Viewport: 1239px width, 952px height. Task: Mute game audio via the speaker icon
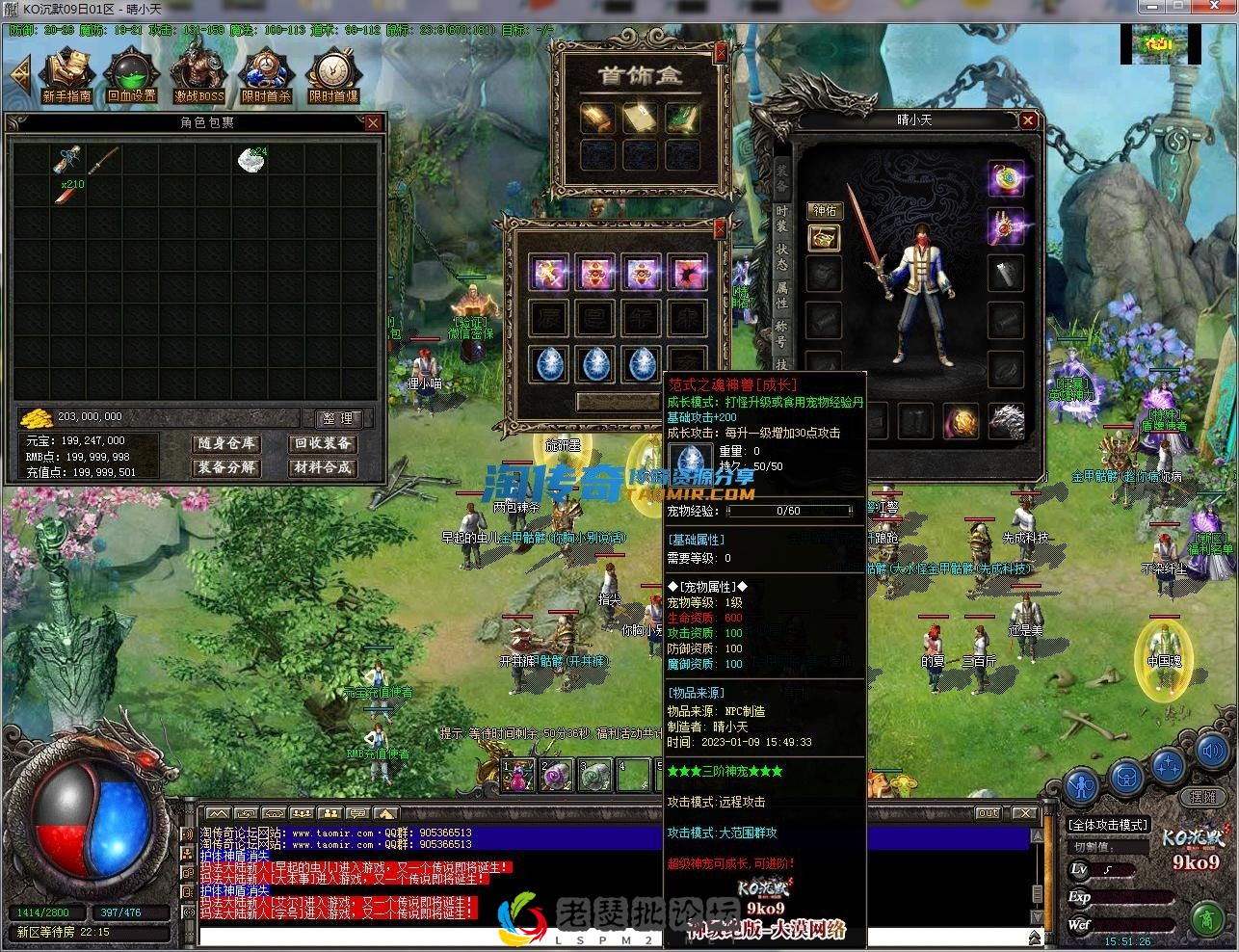pos(1212,752)
